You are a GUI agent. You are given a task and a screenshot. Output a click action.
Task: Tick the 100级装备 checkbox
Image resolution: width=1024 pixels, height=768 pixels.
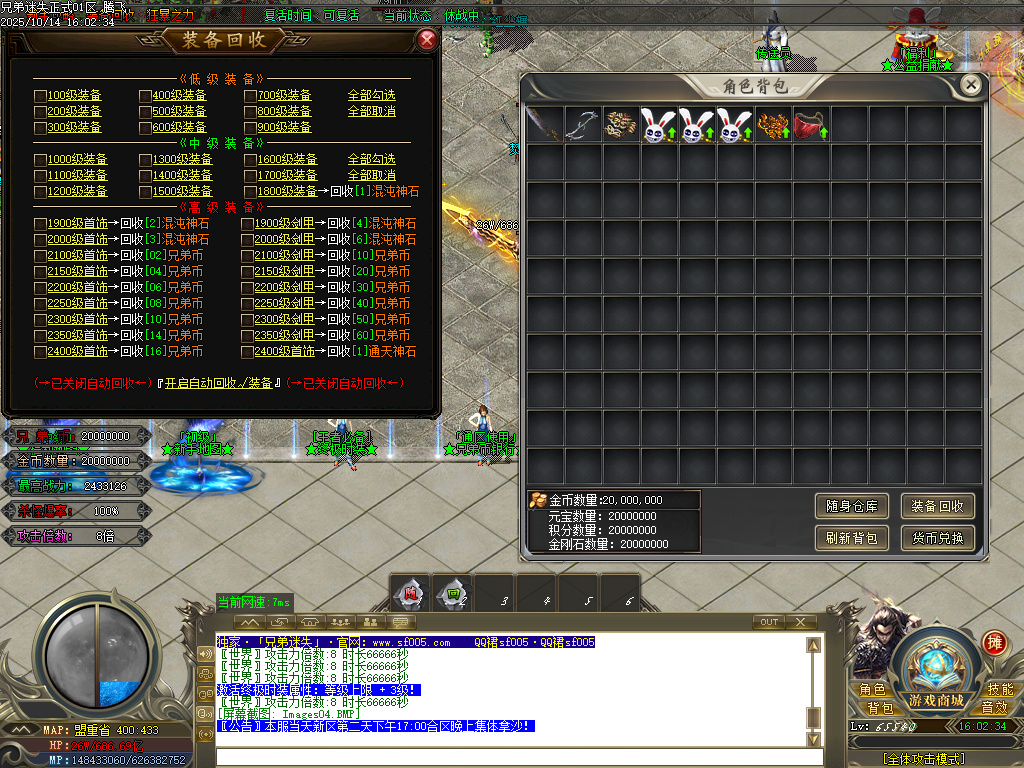pyautogui.click(x=40, y=96)
